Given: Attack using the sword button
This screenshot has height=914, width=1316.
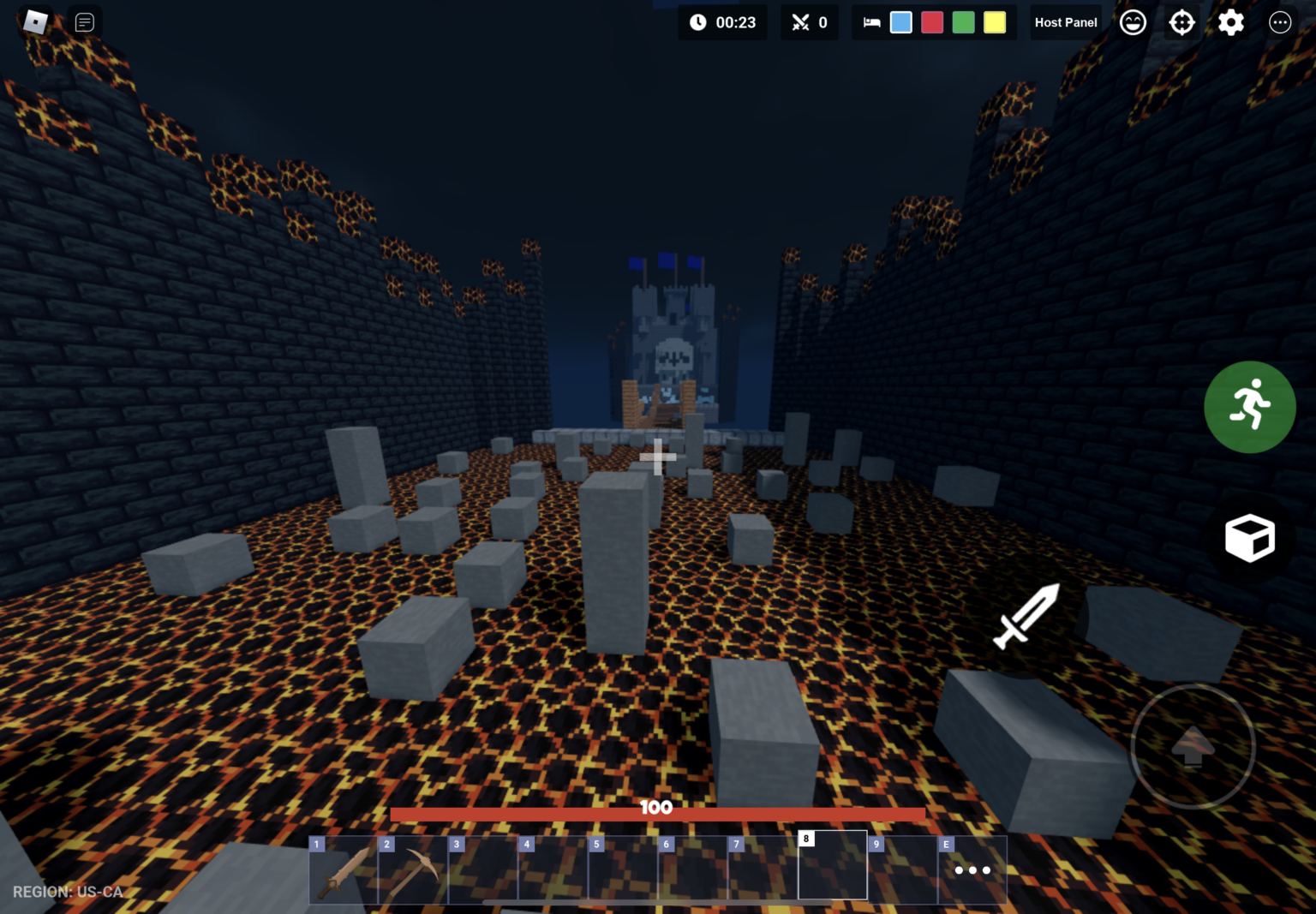Looking at the screenshot, I should tap(1026, 615).
